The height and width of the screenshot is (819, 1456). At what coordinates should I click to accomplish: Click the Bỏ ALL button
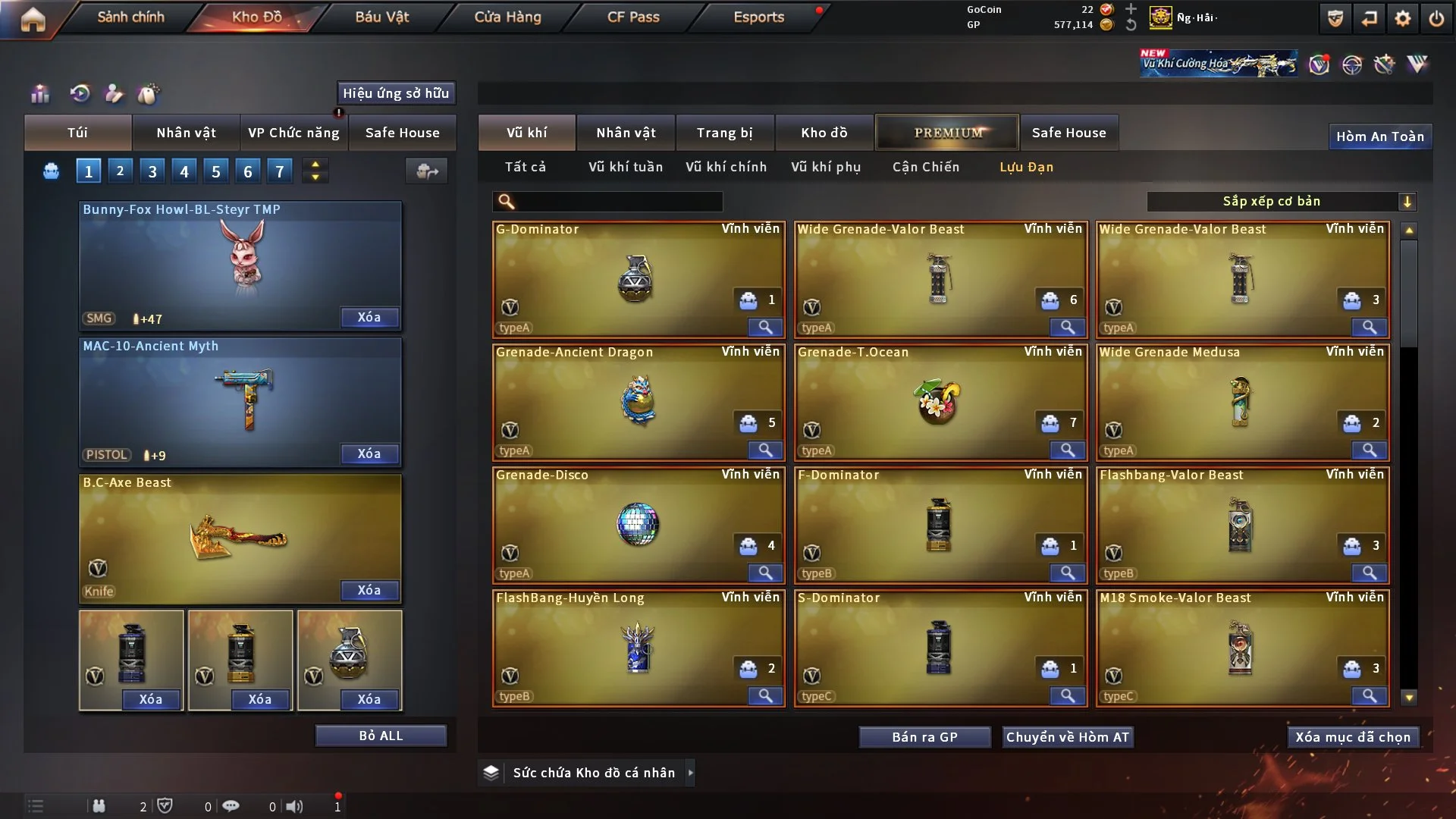pyautogui.click(x=381, y=736)
